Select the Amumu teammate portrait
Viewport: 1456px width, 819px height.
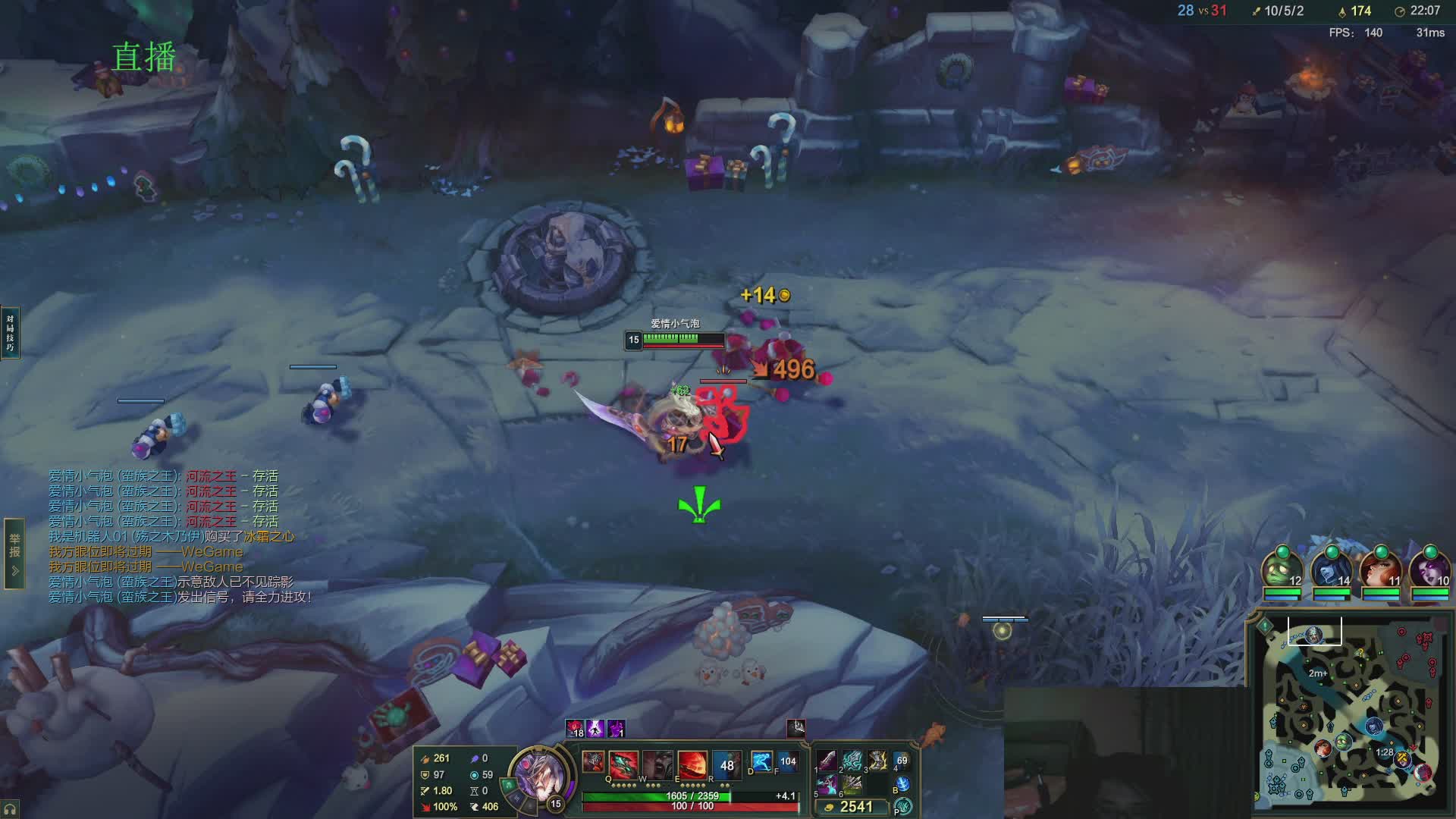(x=1282, y=570)
